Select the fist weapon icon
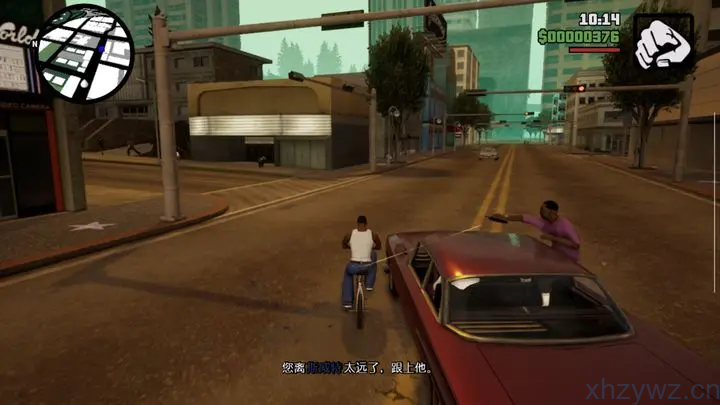The height and width of the screenshot is (405, 720). pos(663,41)
